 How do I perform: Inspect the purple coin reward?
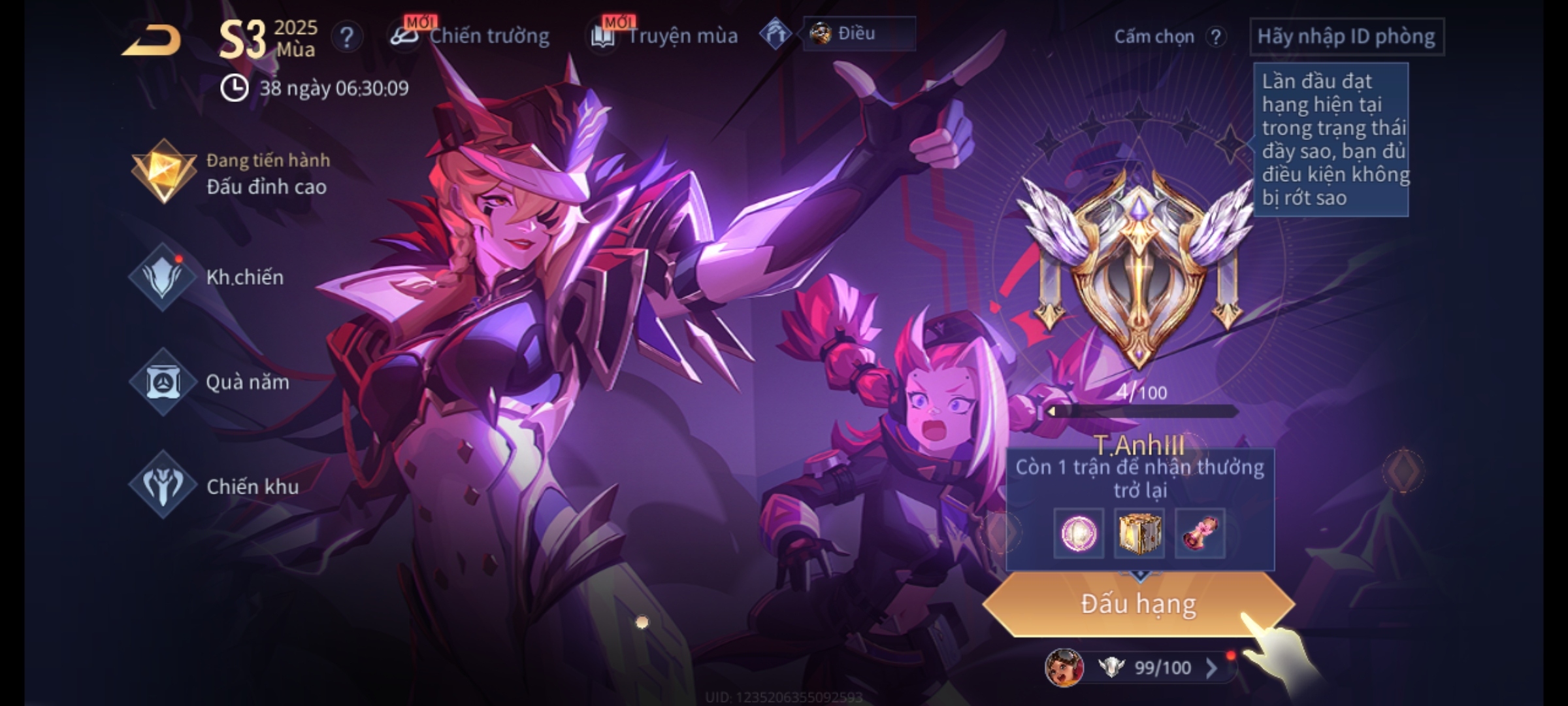[1079, 533]
